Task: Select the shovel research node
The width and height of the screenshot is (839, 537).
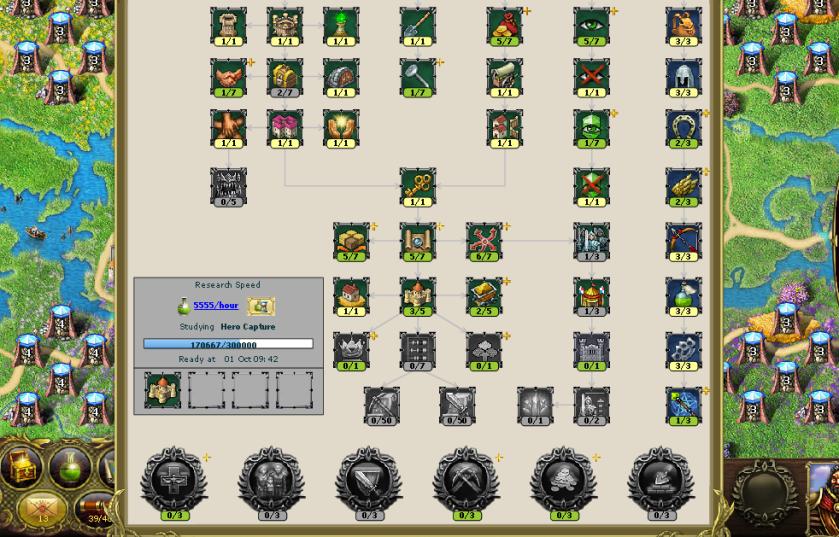Action: 417,24
